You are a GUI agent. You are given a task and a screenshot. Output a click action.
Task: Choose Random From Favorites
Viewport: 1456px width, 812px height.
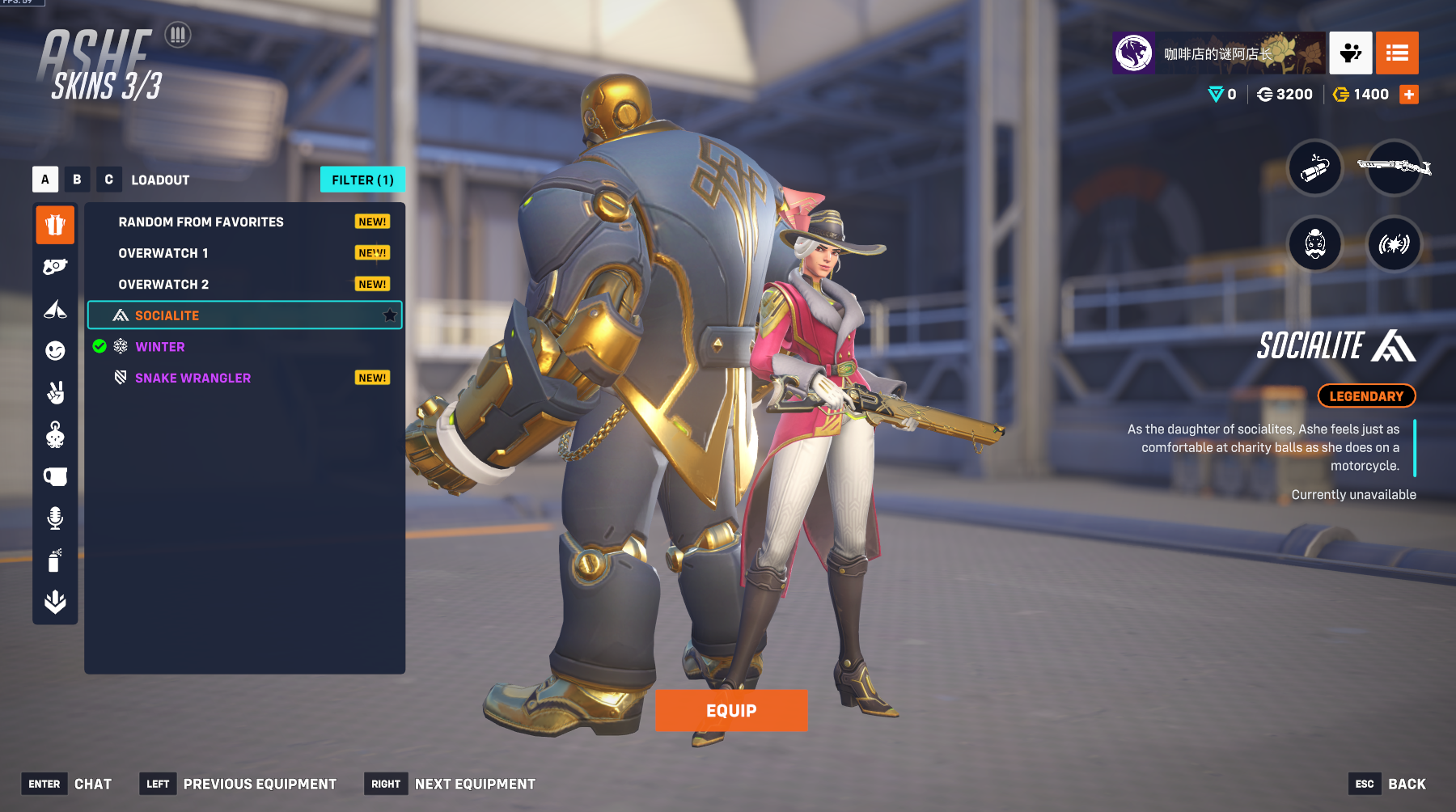201,222
